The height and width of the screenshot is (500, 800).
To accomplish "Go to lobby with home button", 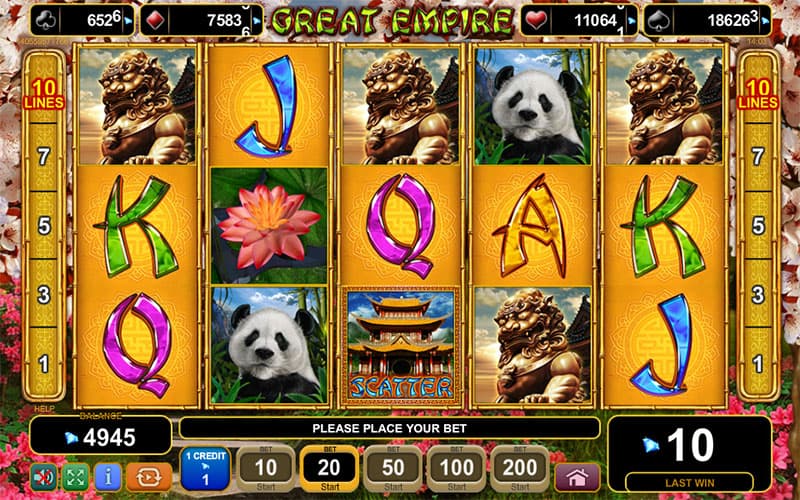I will coord(577,475).
